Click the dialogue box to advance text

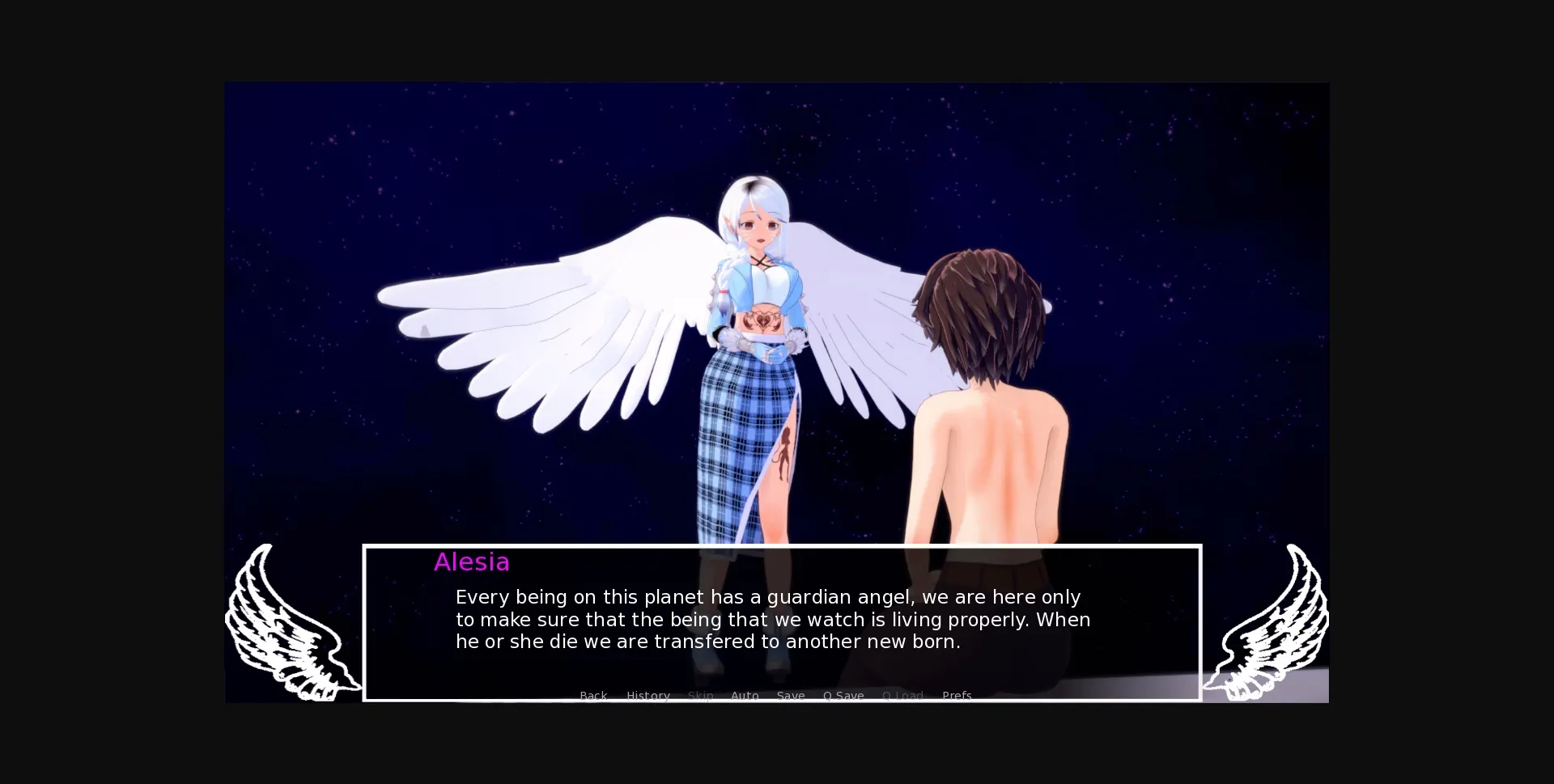click(x=781, y=623)
